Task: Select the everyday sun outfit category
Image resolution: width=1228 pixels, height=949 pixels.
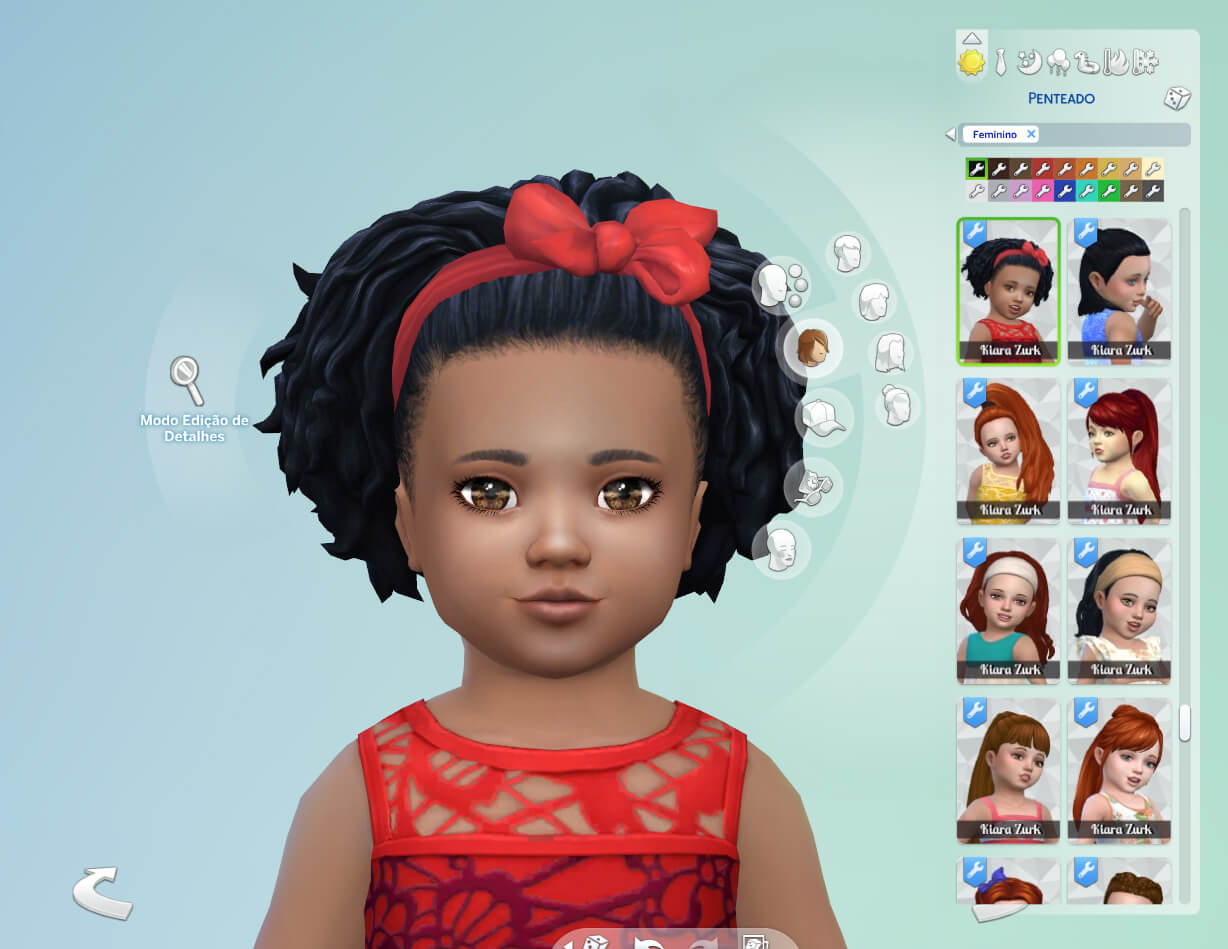Action: pyautogui.click(x=971, y=62)
